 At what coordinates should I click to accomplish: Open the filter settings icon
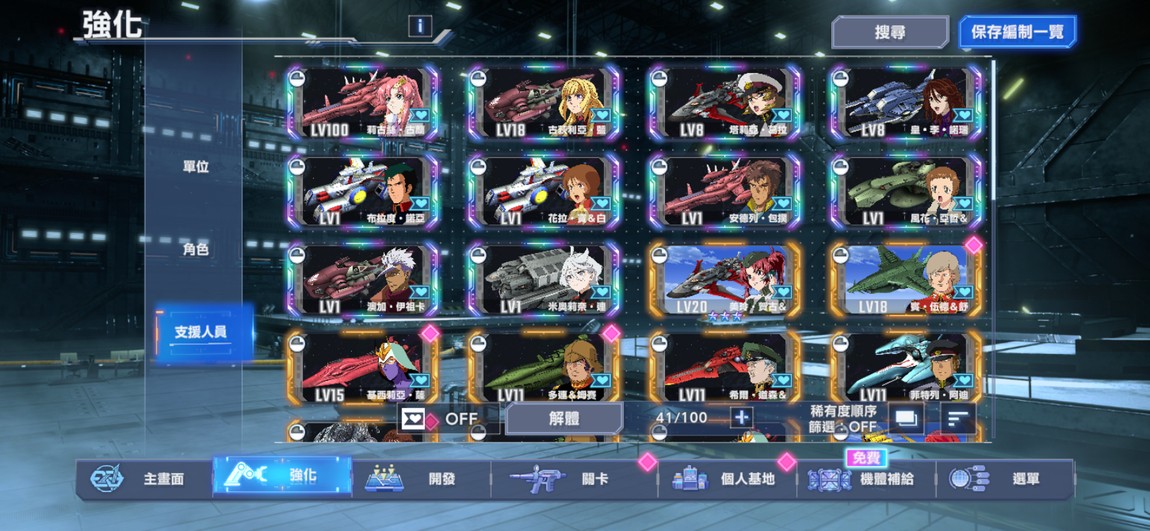[907, 418]
